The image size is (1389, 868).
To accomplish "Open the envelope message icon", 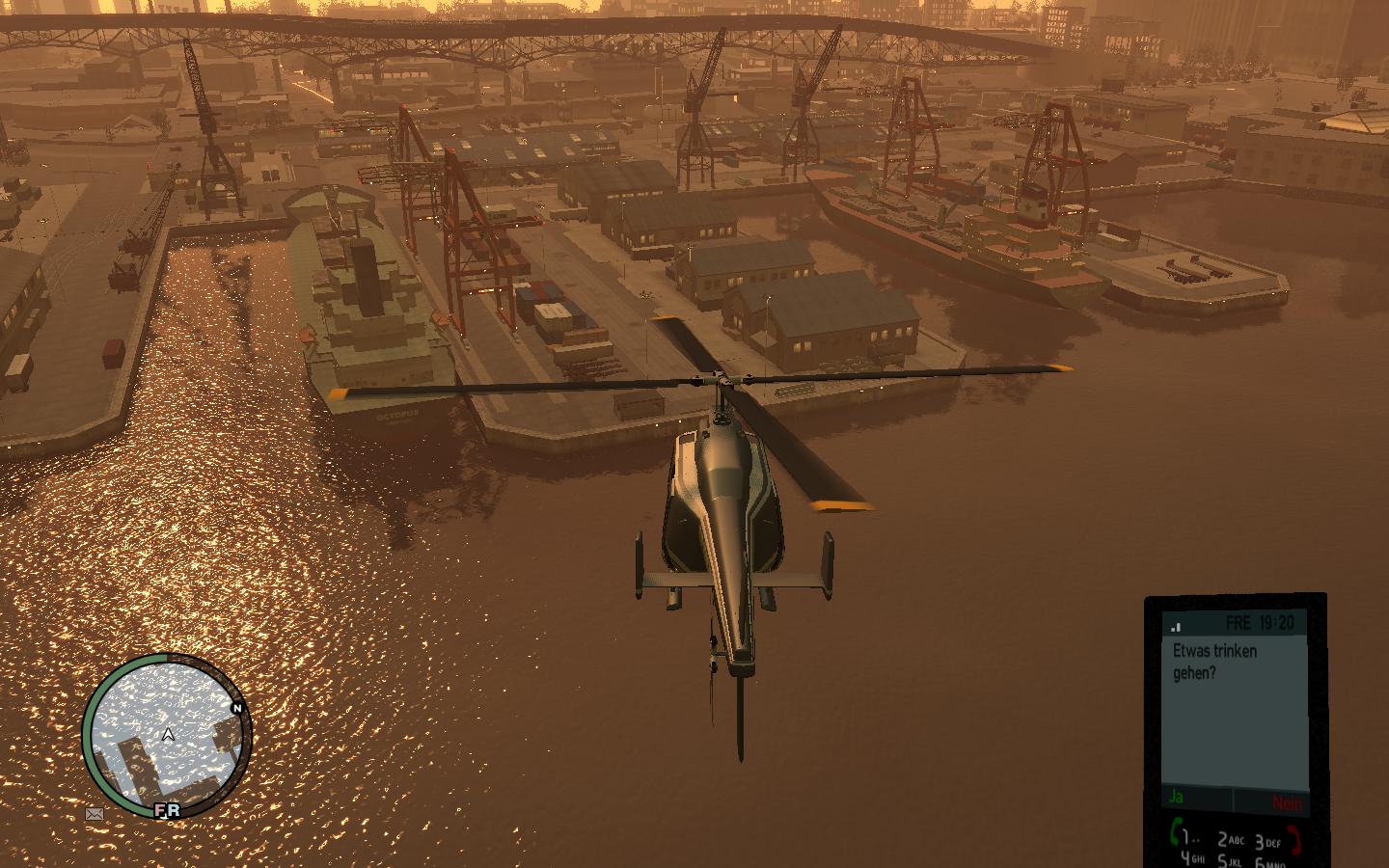I will (x=95, y=813).
